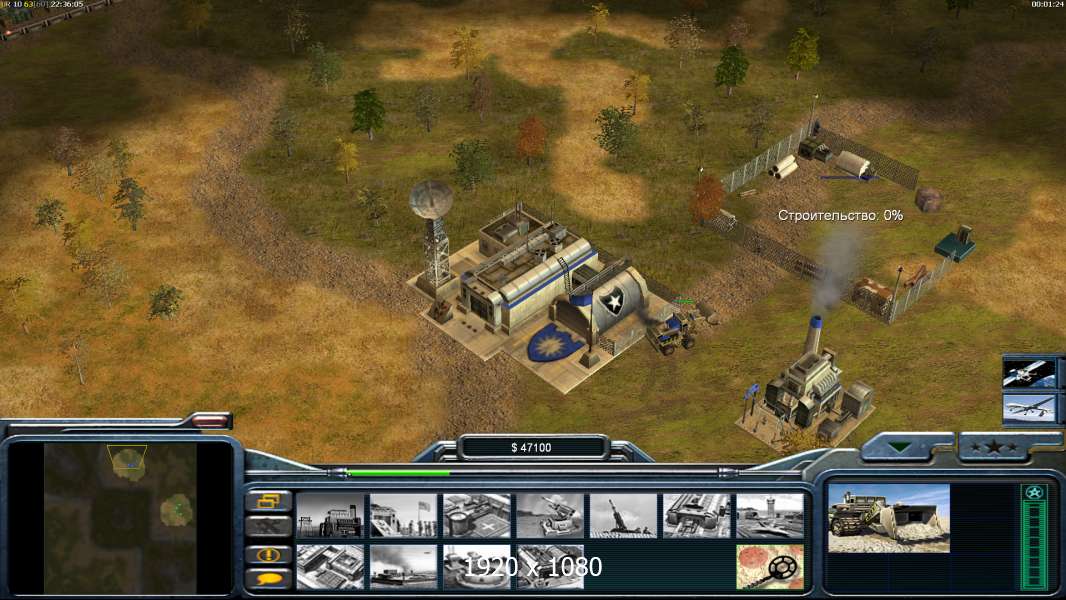Image resolution: width=1066 pixels, height=600 pixels.
Task: Build an Airfield with control tower
Action: (770, 515)
